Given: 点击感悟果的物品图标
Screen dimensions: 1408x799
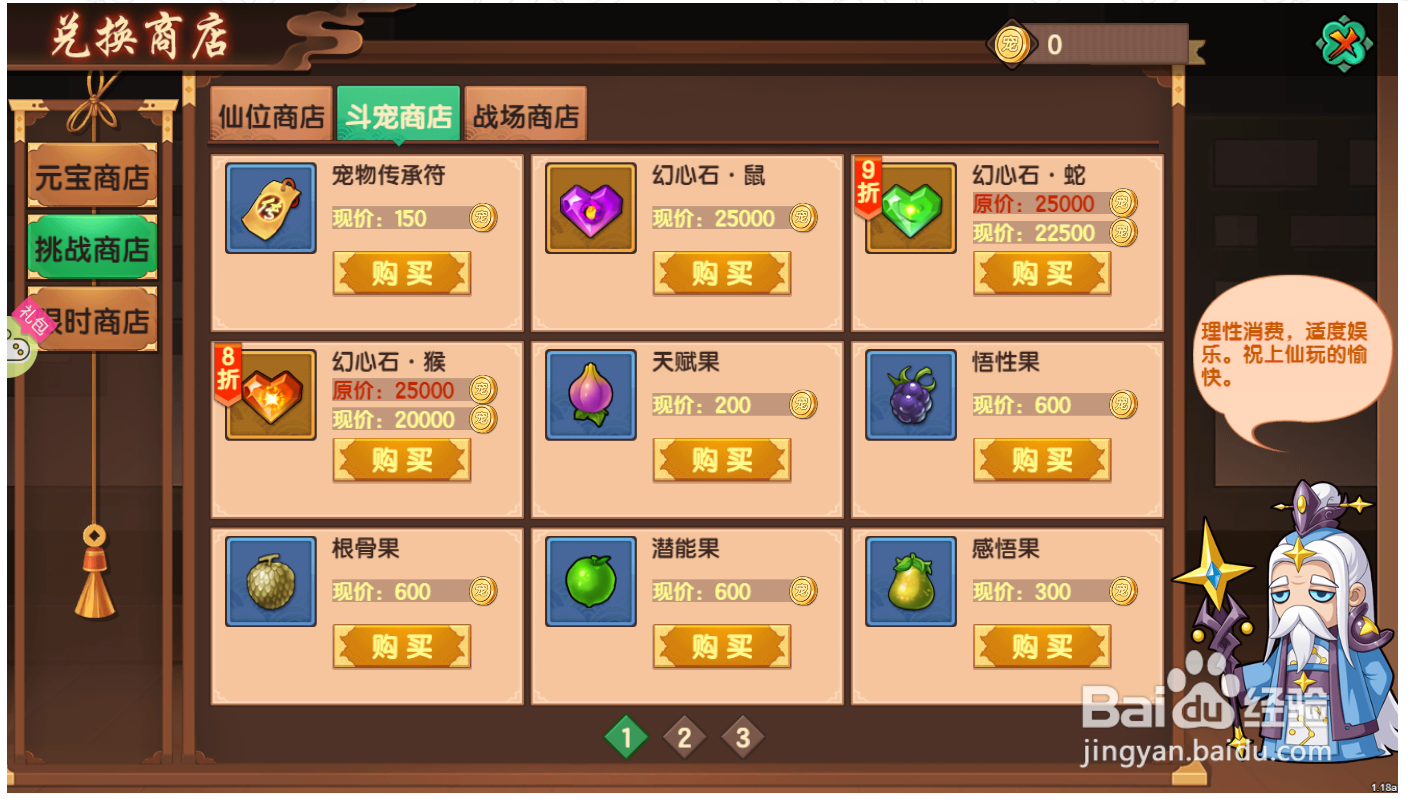Looking at the screenshot, I should (x=910, y=581).
